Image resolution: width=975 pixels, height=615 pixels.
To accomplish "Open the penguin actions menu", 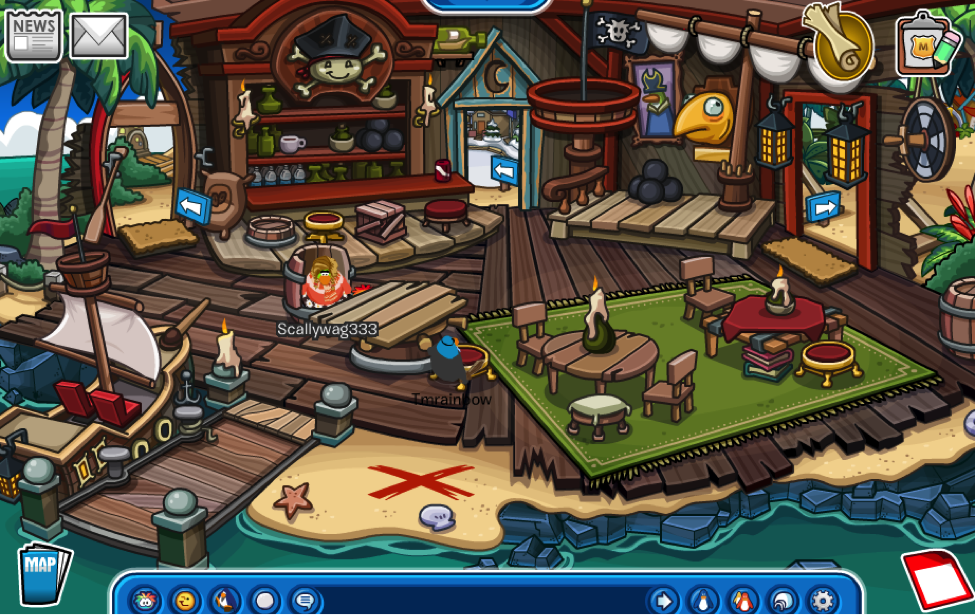I will [225, 600].
